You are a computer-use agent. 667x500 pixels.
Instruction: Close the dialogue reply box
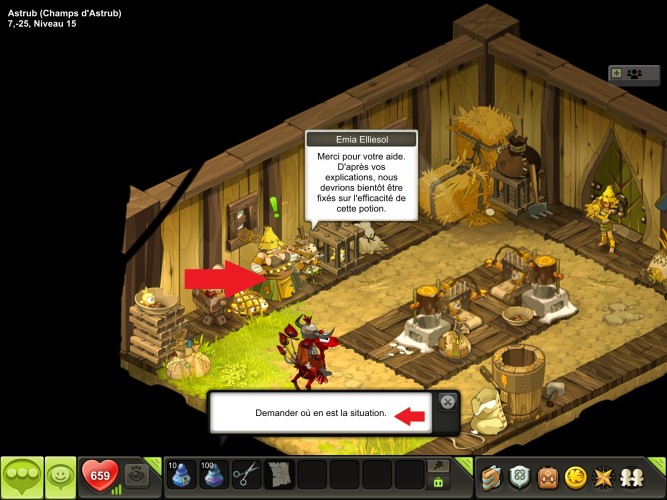448,402
